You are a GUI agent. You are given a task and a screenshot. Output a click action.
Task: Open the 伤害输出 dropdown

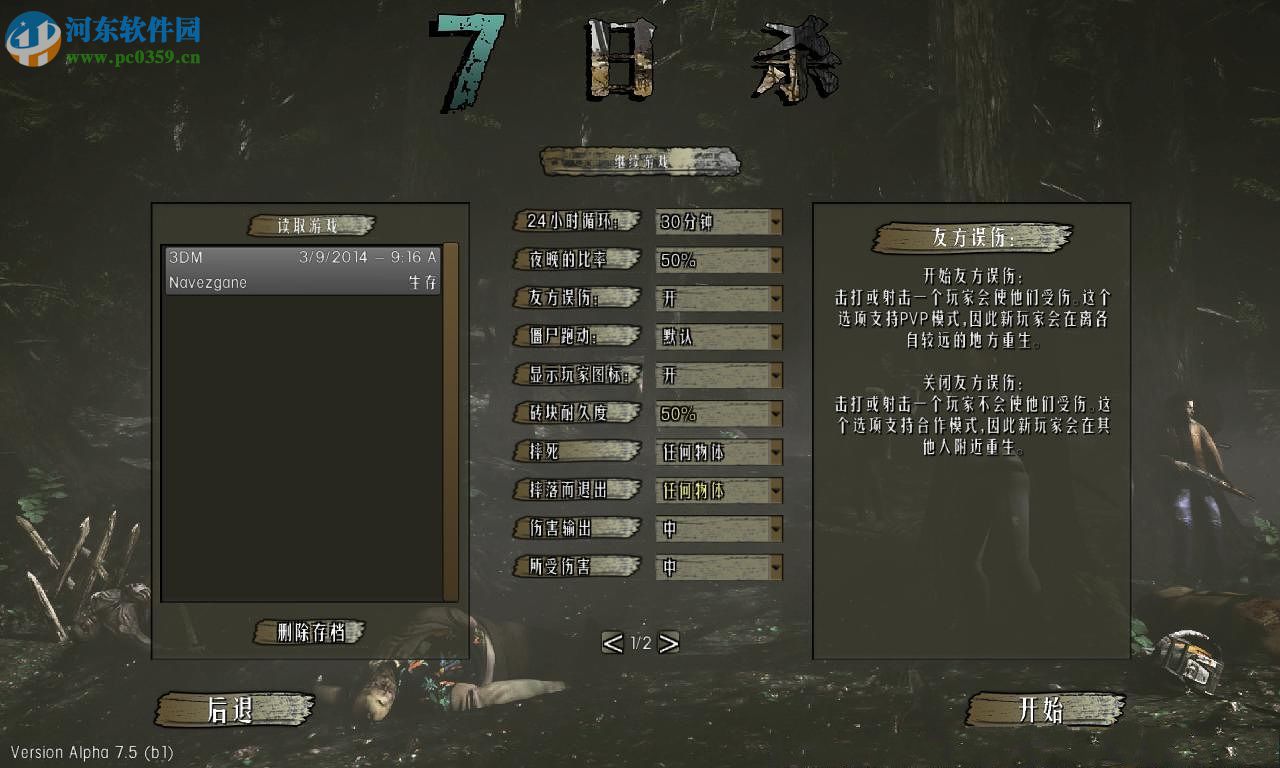719,529
